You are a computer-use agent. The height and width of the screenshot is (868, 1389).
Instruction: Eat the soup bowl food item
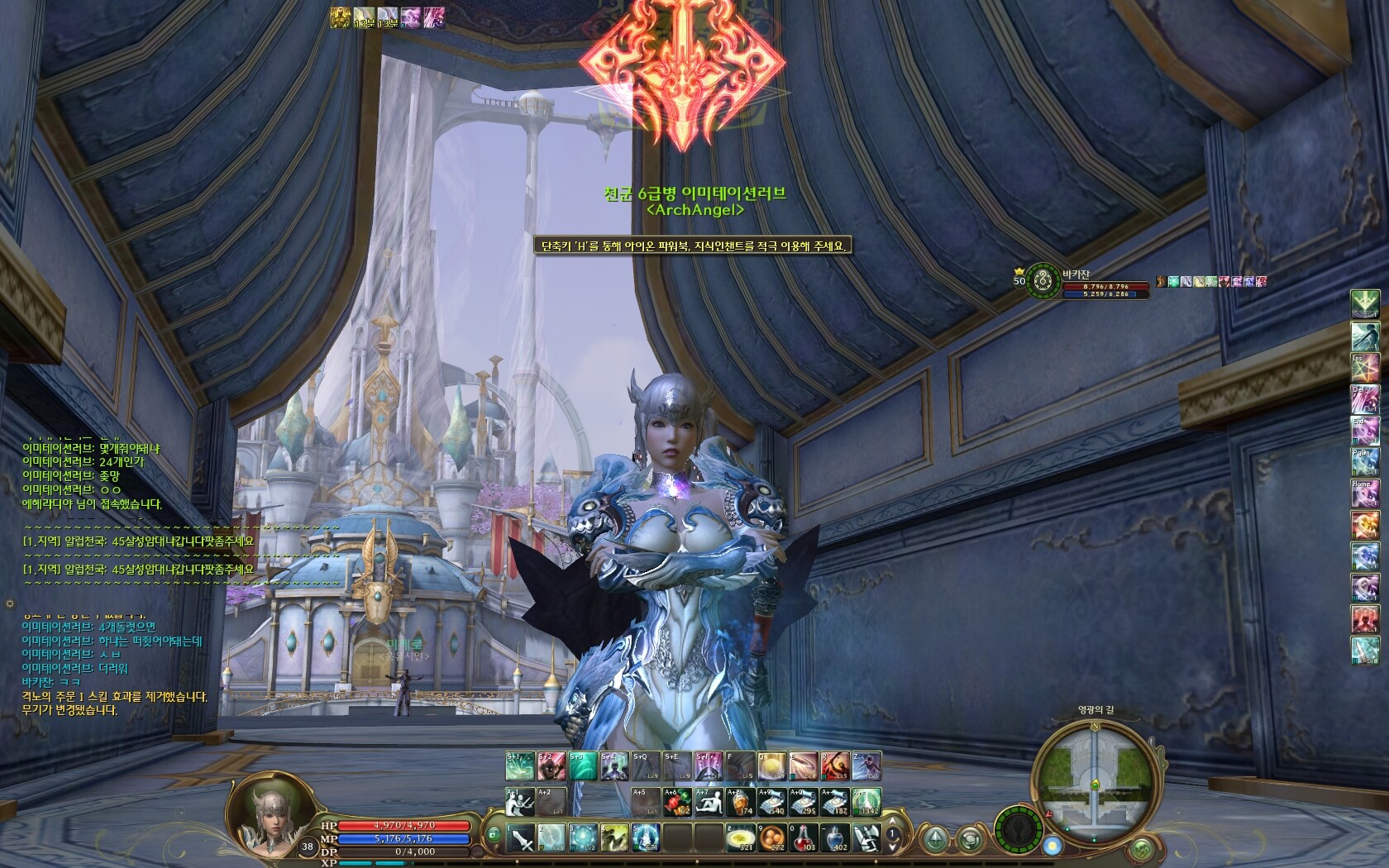click(x=739, y=838)
